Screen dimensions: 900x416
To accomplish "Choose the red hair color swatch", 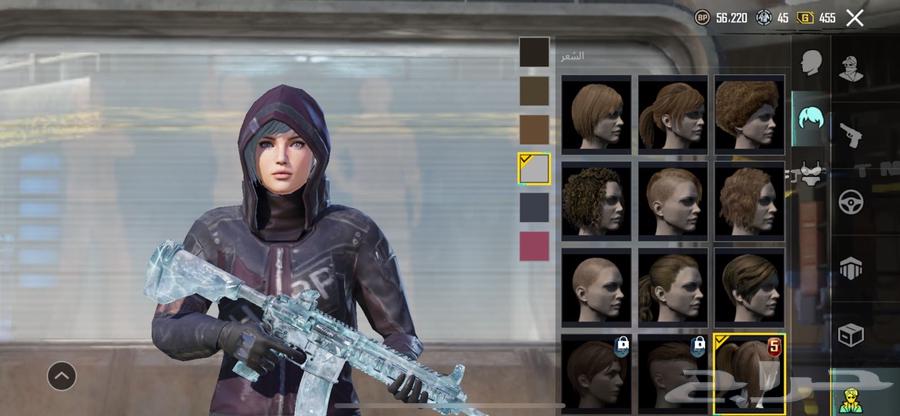I will (534, 246).
